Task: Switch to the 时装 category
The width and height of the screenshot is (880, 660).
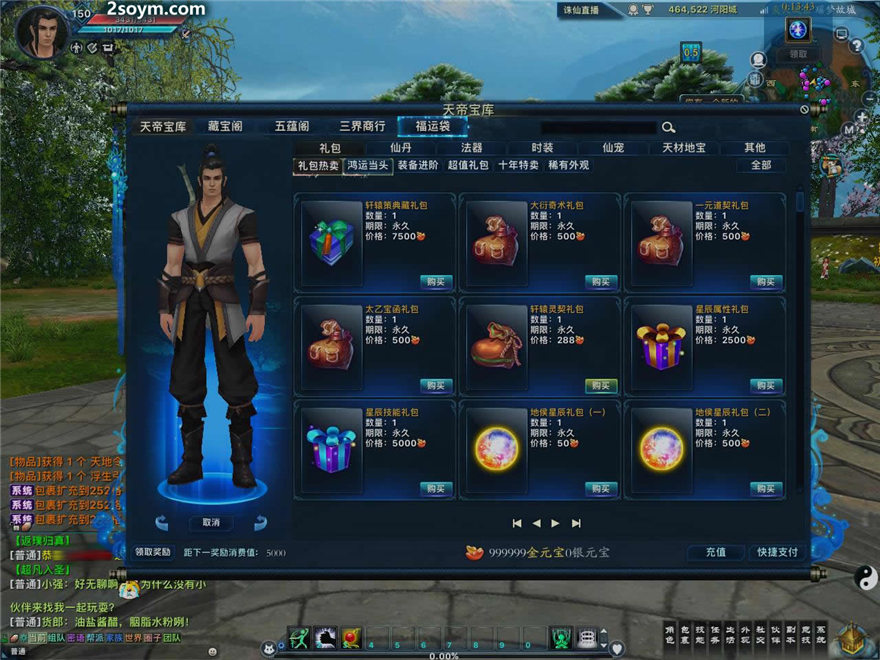Action: pyautogui.click(x=542, y=148)
